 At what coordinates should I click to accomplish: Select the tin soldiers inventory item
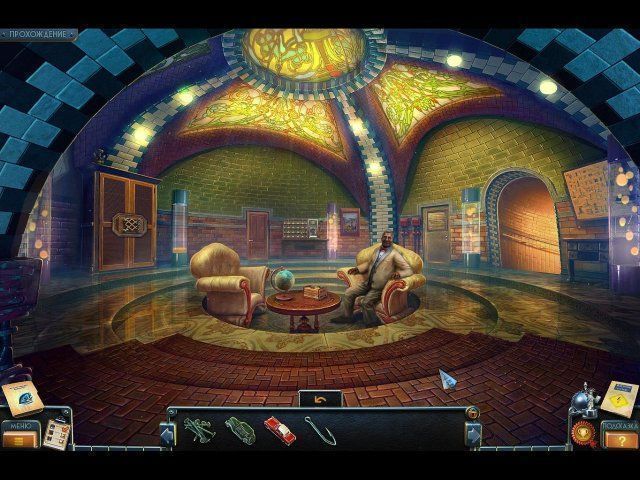point(196,430)
